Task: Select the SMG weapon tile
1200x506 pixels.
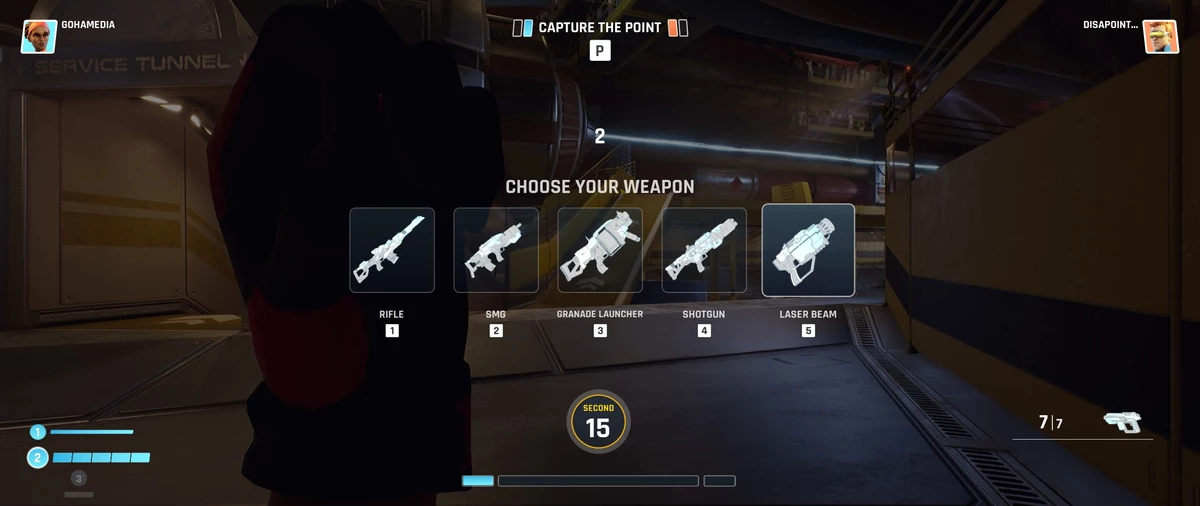Action: click(496, 250)
